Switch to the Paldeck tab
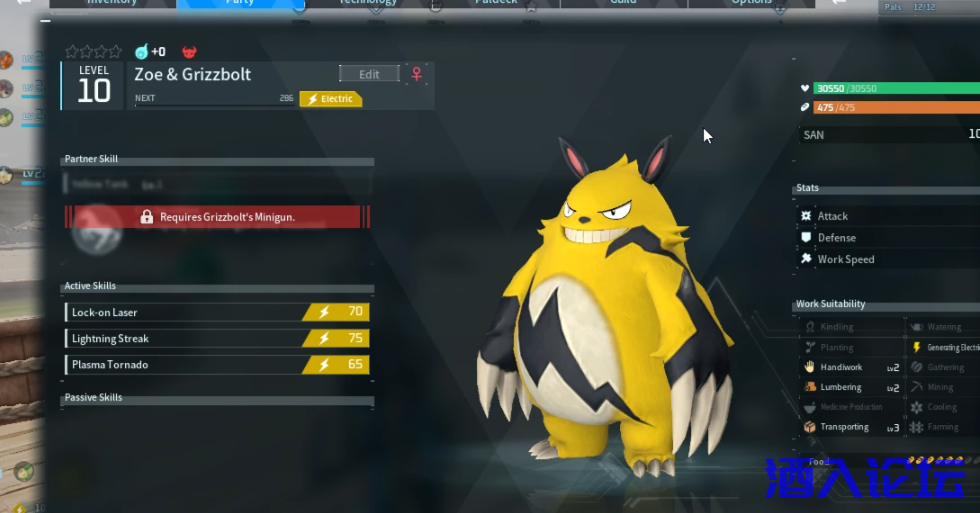This screenshot has width=980, height=513. (x=496, y=3)
